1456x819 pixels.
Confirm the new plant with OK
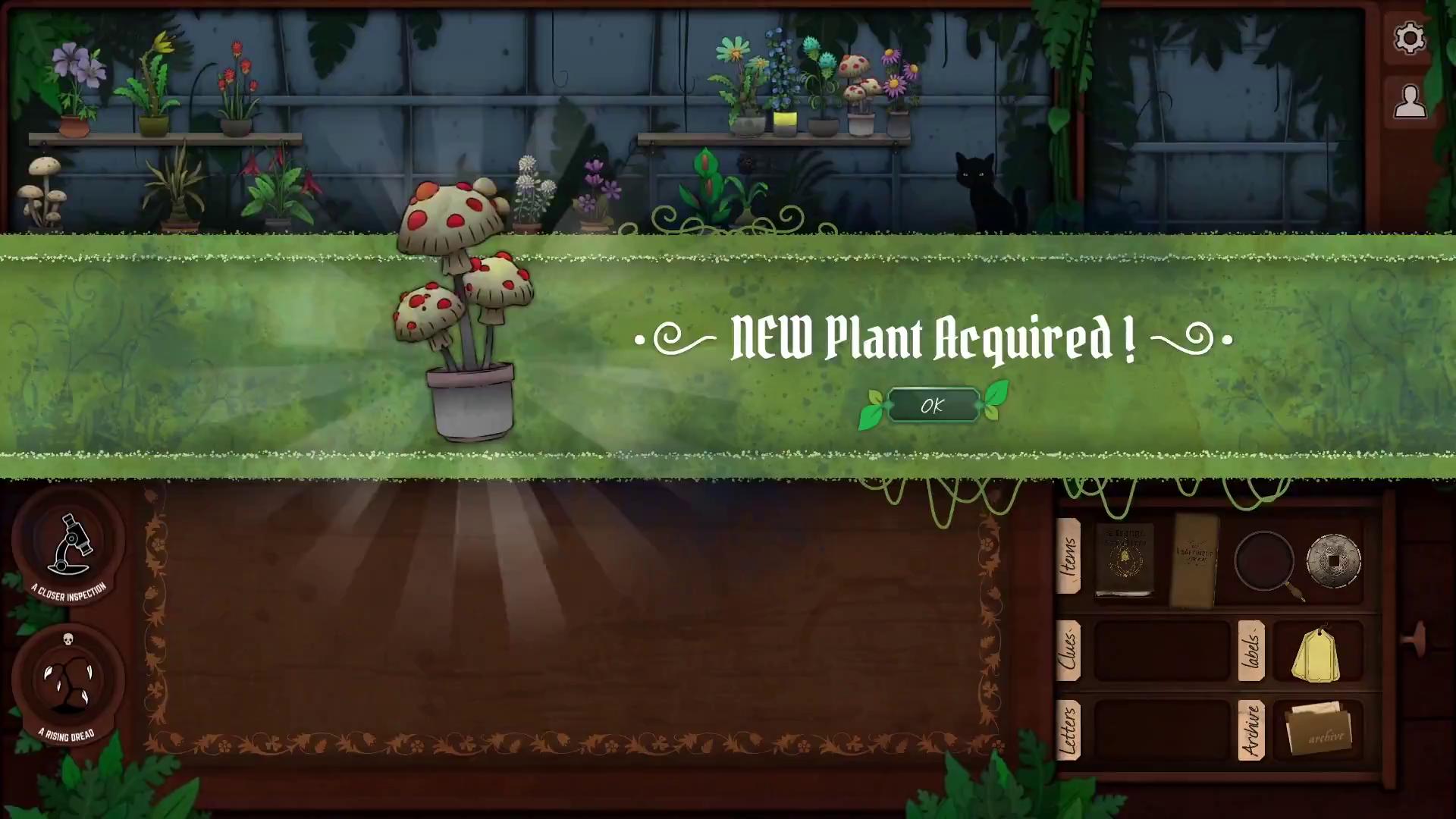click(x=932, y=406)
